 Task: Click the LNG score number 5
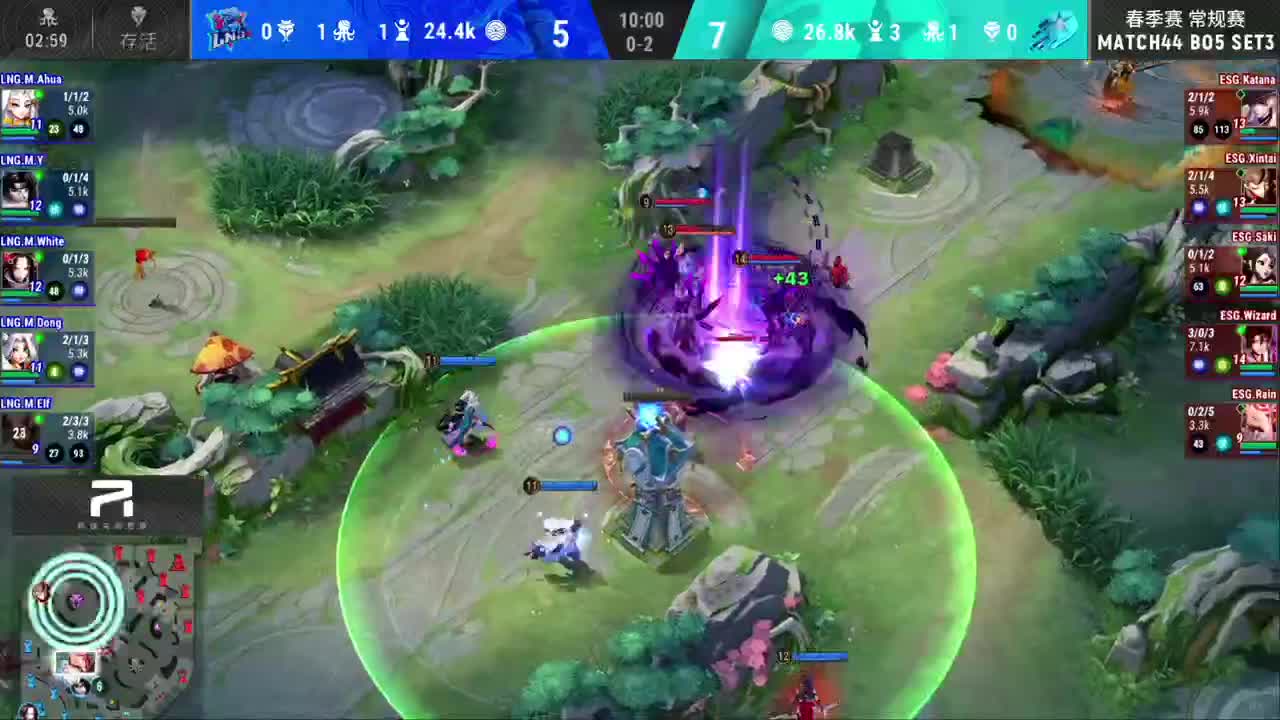[560, 33]
